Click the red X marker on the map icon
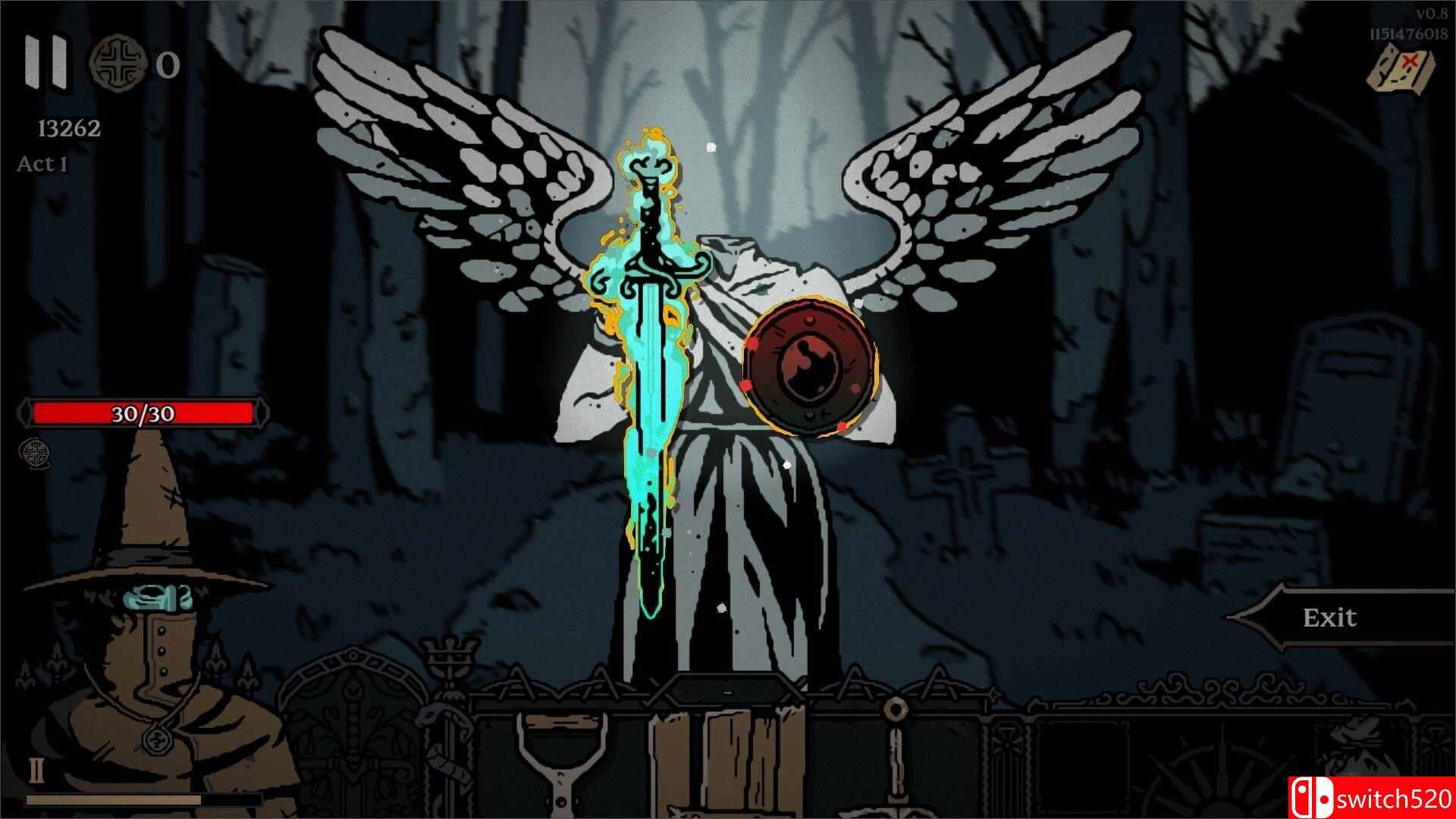The width and height of the screenshot is (1456, 819). point(1410,59)
